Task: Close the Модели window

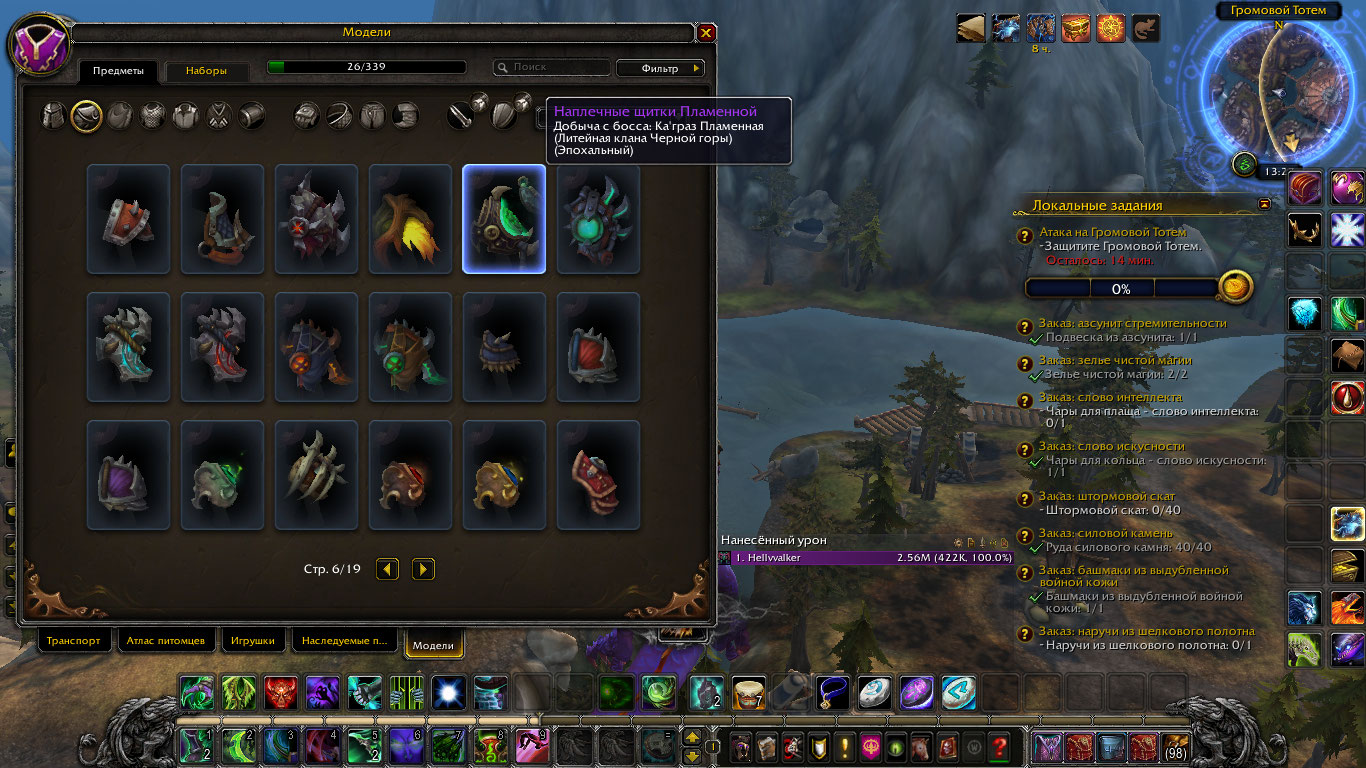Action: (706, 33)
